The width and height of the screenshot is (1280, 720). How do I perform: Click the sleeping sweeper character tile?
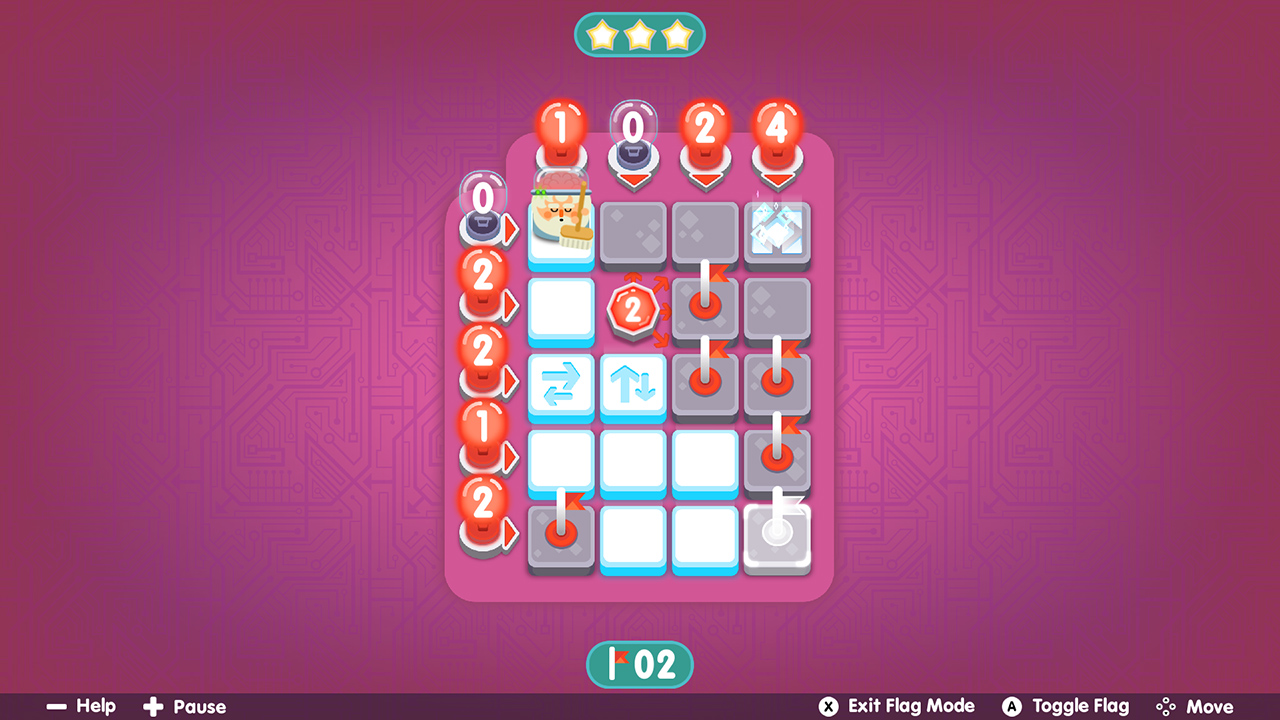[561, 232]
